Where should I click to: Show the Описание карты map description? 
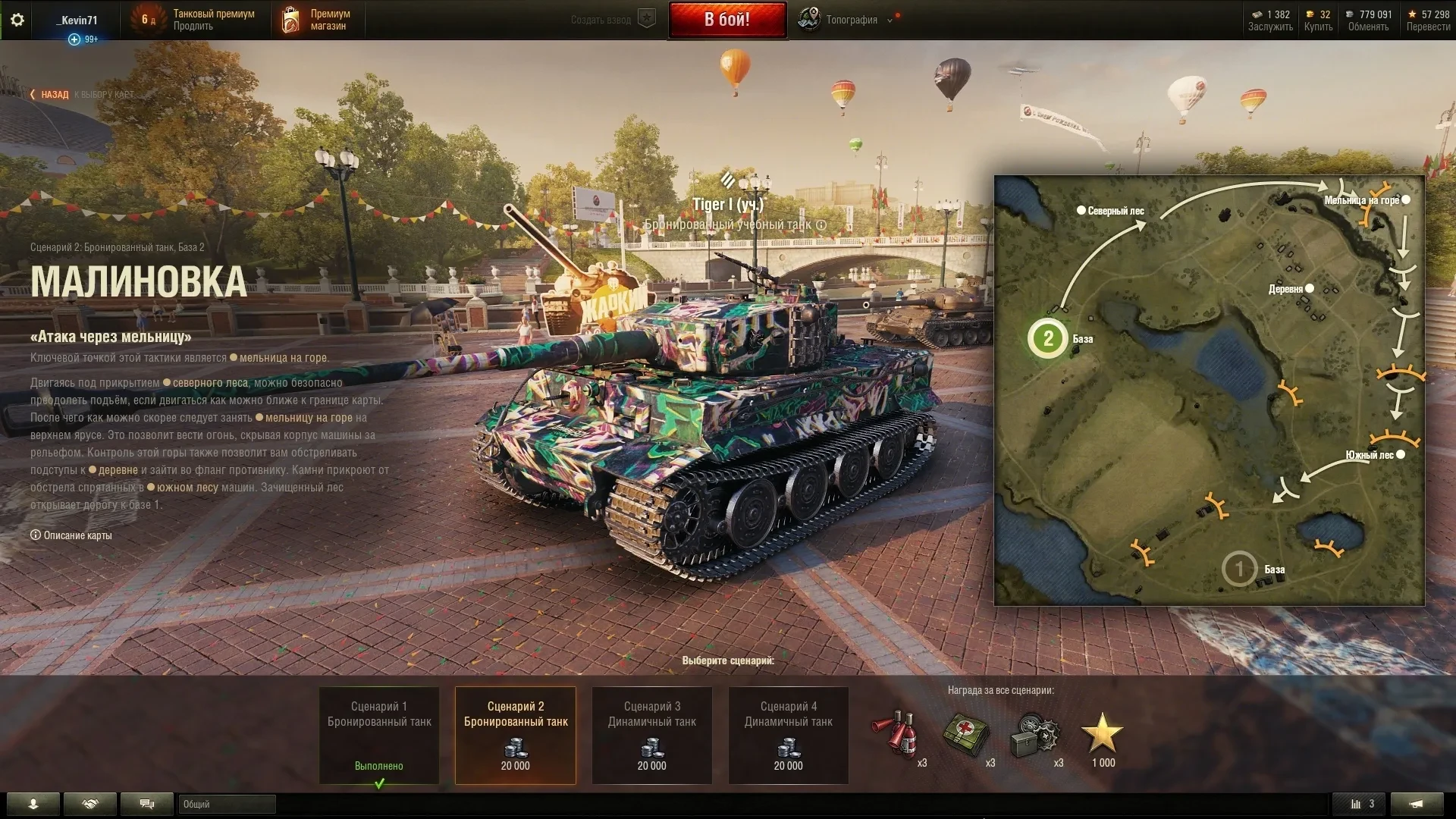[72, 535]
